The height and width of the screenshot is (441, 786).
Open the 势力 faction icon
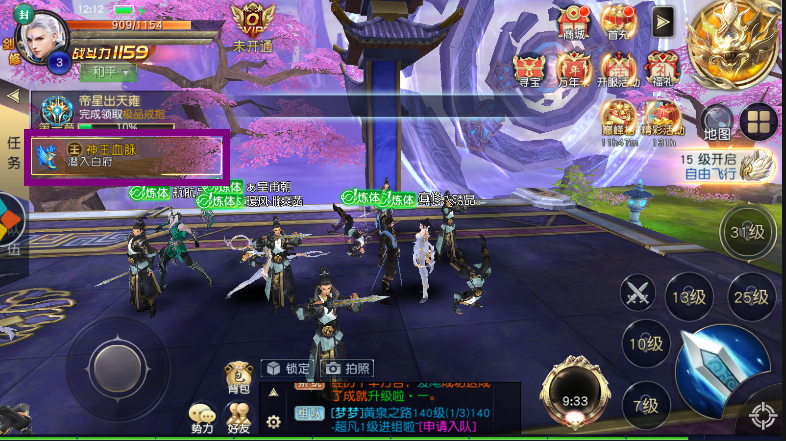point(202,418)
